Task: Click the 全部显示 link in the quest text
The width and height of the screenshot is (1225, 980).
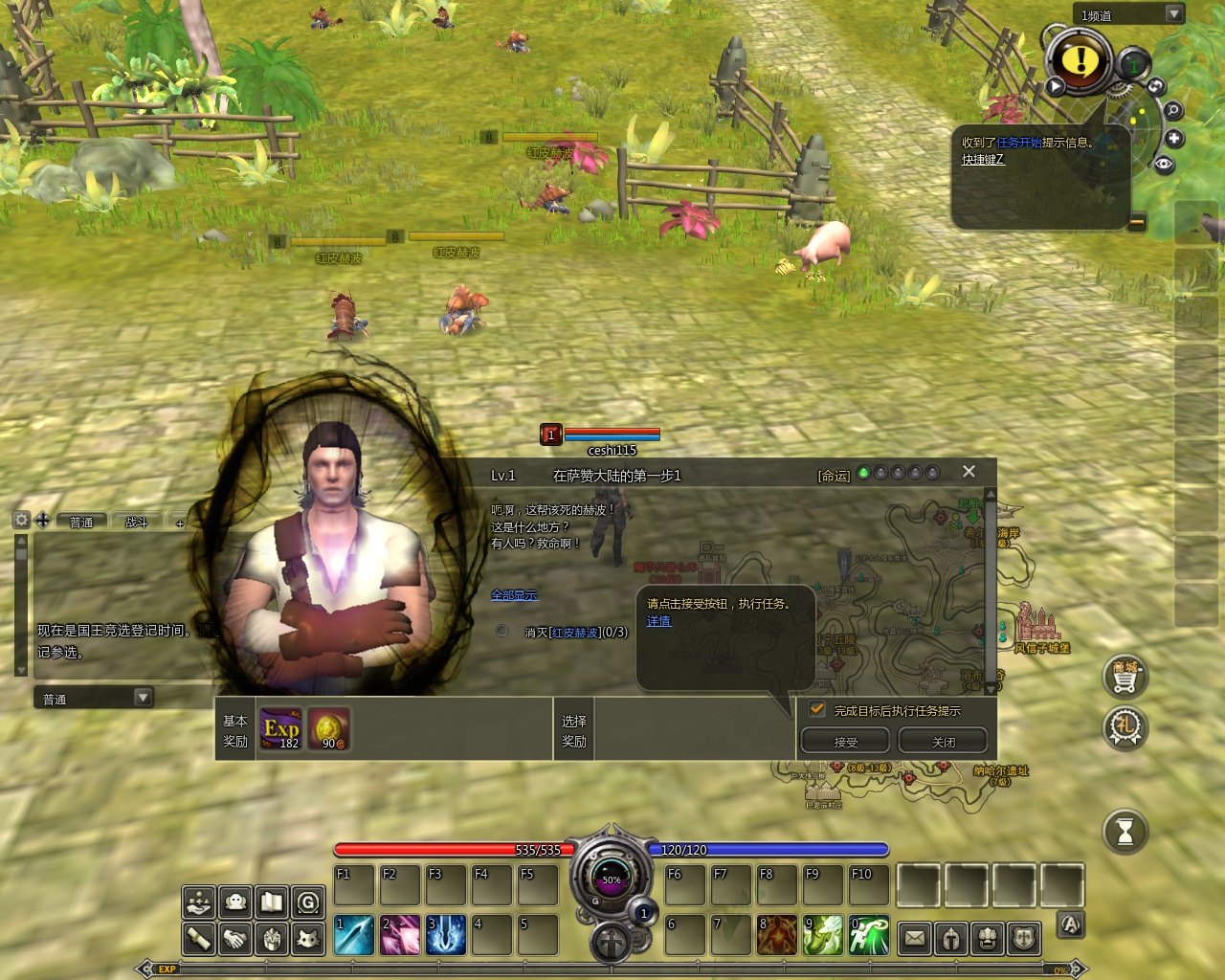Action: pyautogui.click(x=514, y=595)
